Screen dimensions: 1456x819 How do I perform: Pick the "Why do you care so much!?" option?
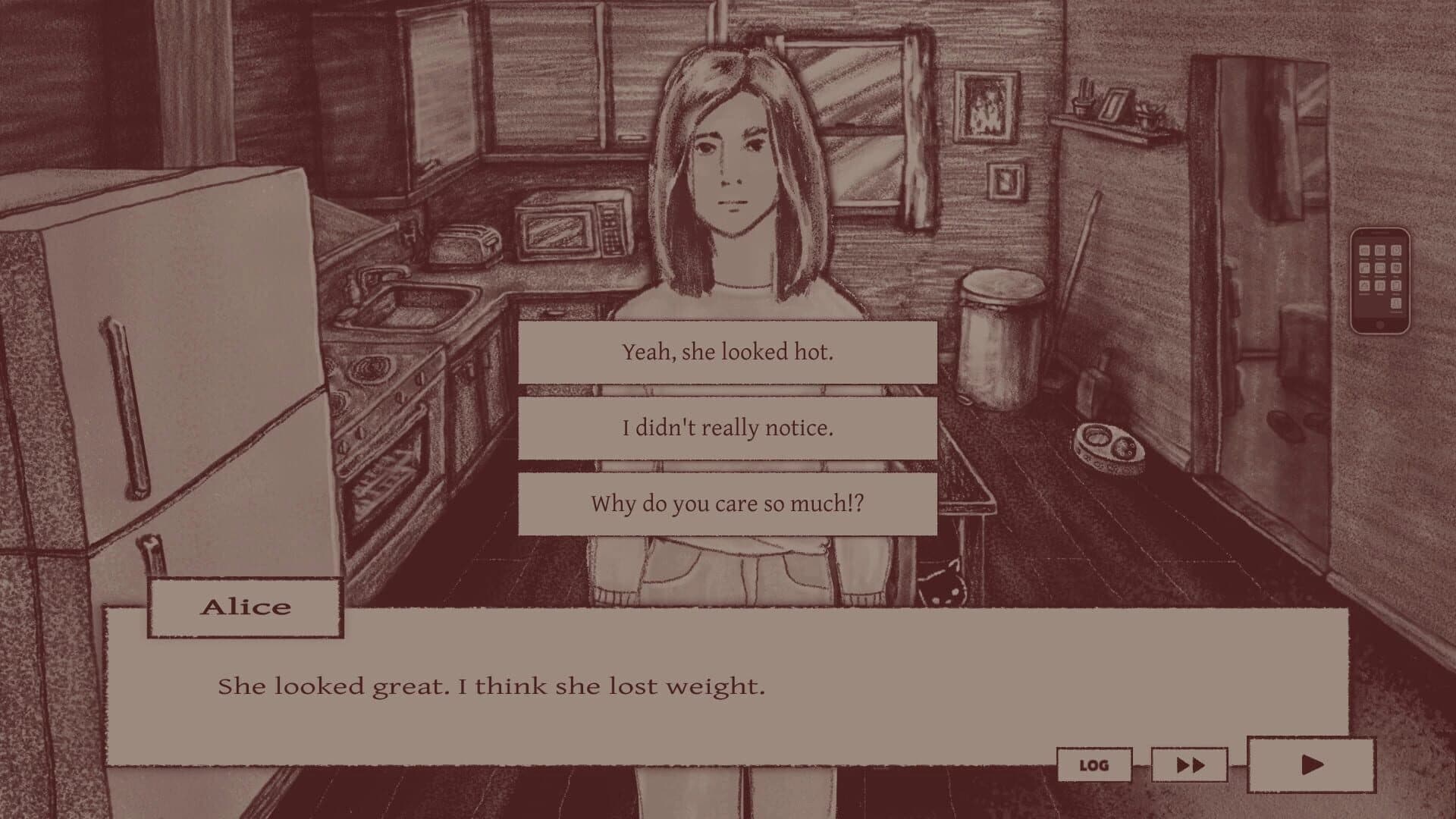(x=727, y=502)
